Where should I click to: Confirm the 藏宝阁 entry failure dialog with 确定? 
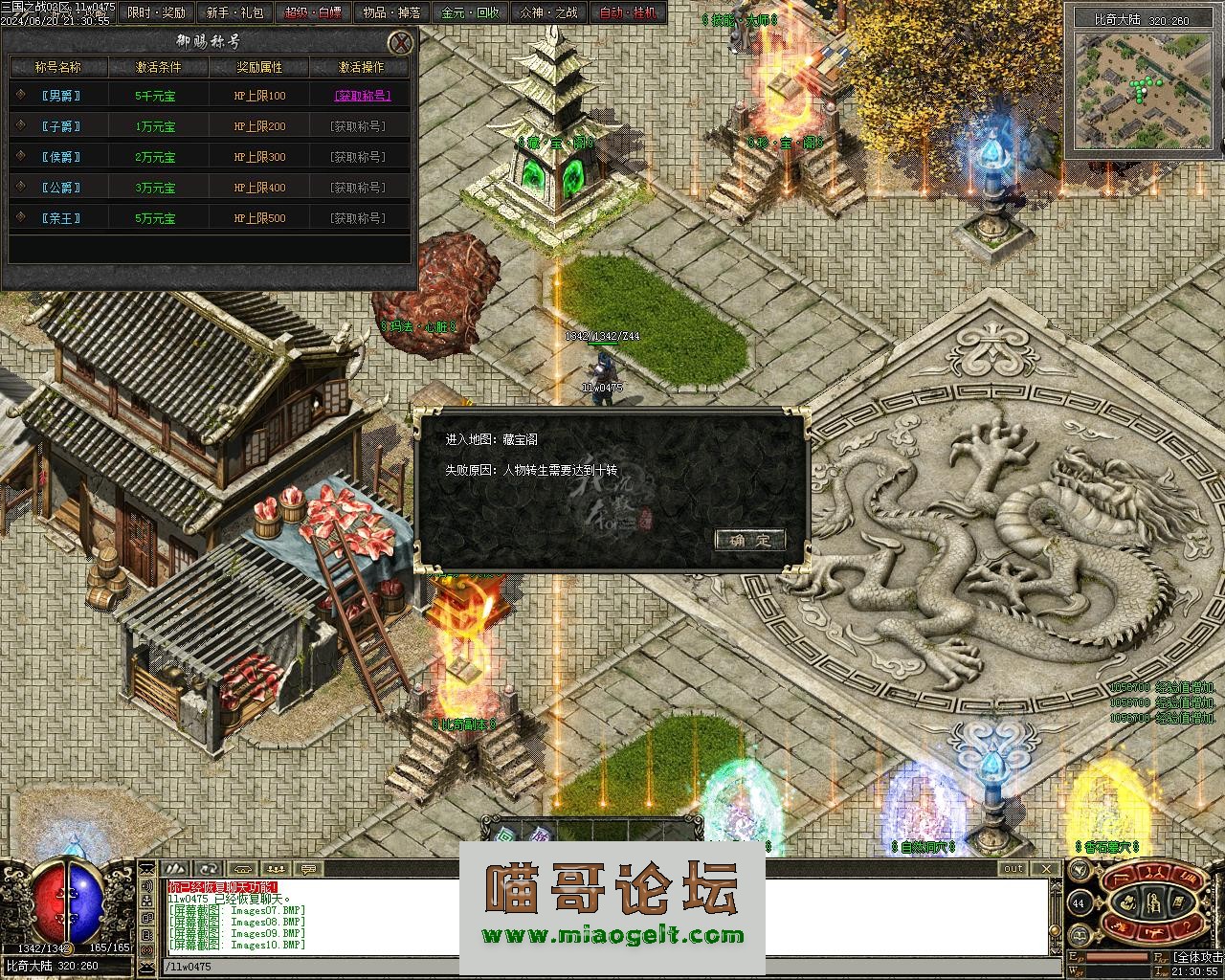tap(750, 540)
